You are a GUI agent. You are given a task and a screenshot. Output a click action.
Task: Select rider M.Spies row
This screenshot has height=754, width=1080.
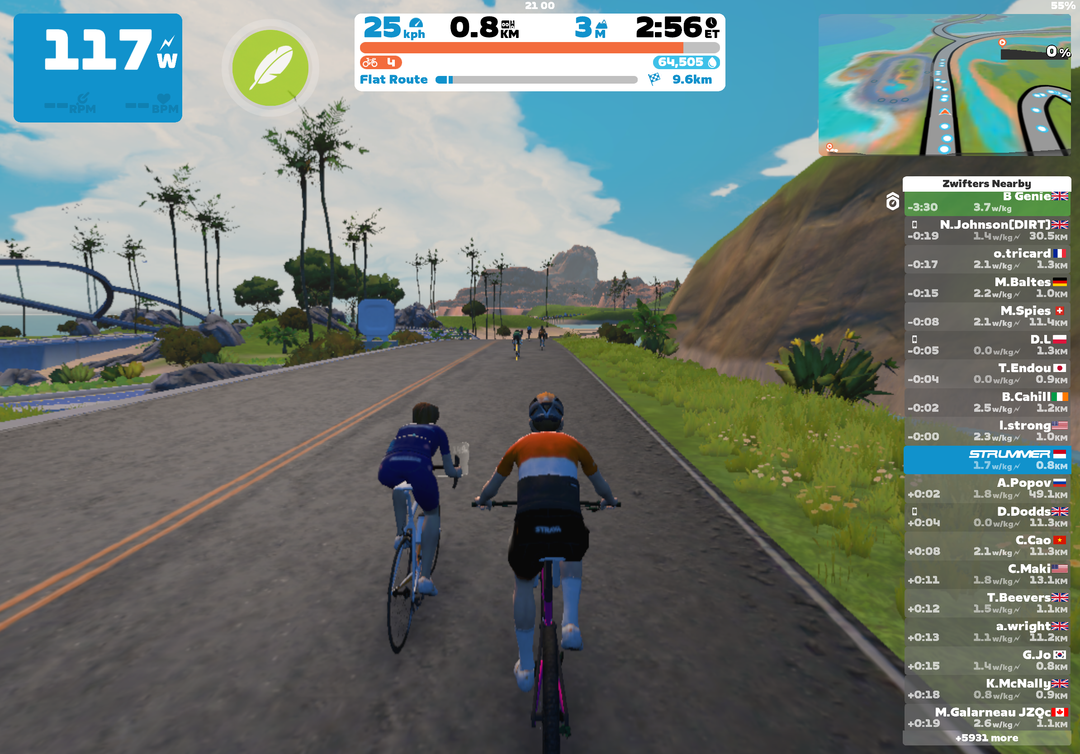(x=986, y=316)
